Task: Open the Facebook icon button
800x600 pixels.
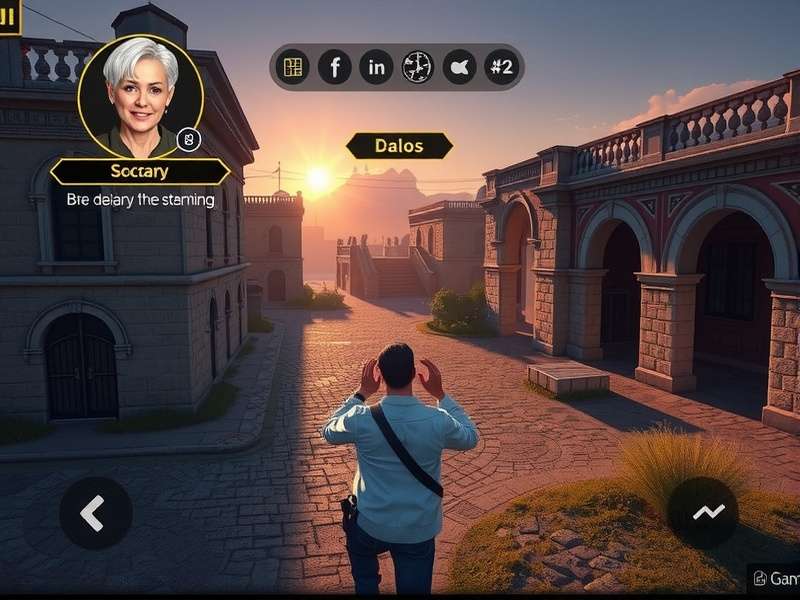Action: pyautogui.click(x=335, y=67)
